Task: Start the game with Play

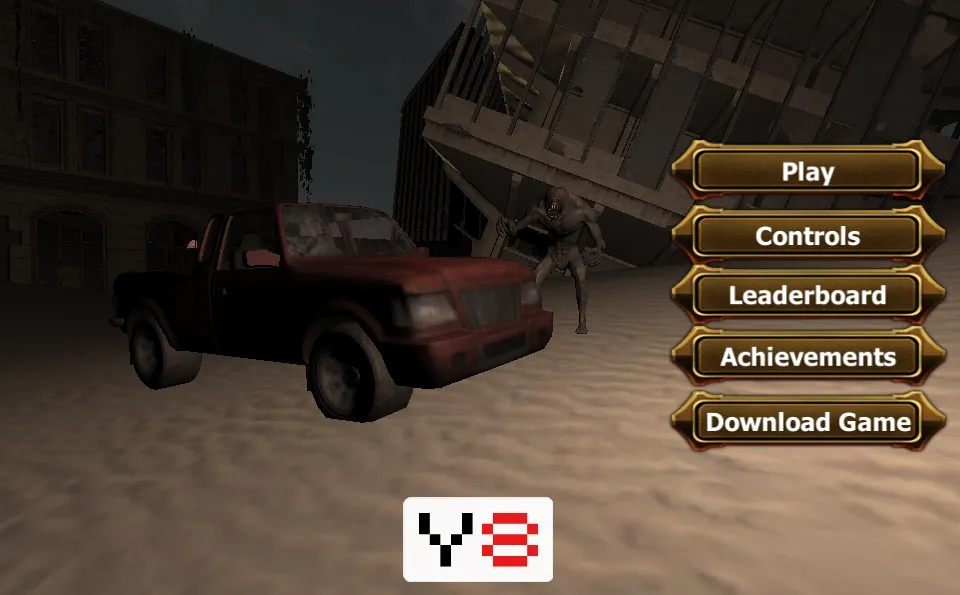Action: click(x=807, y=172)
